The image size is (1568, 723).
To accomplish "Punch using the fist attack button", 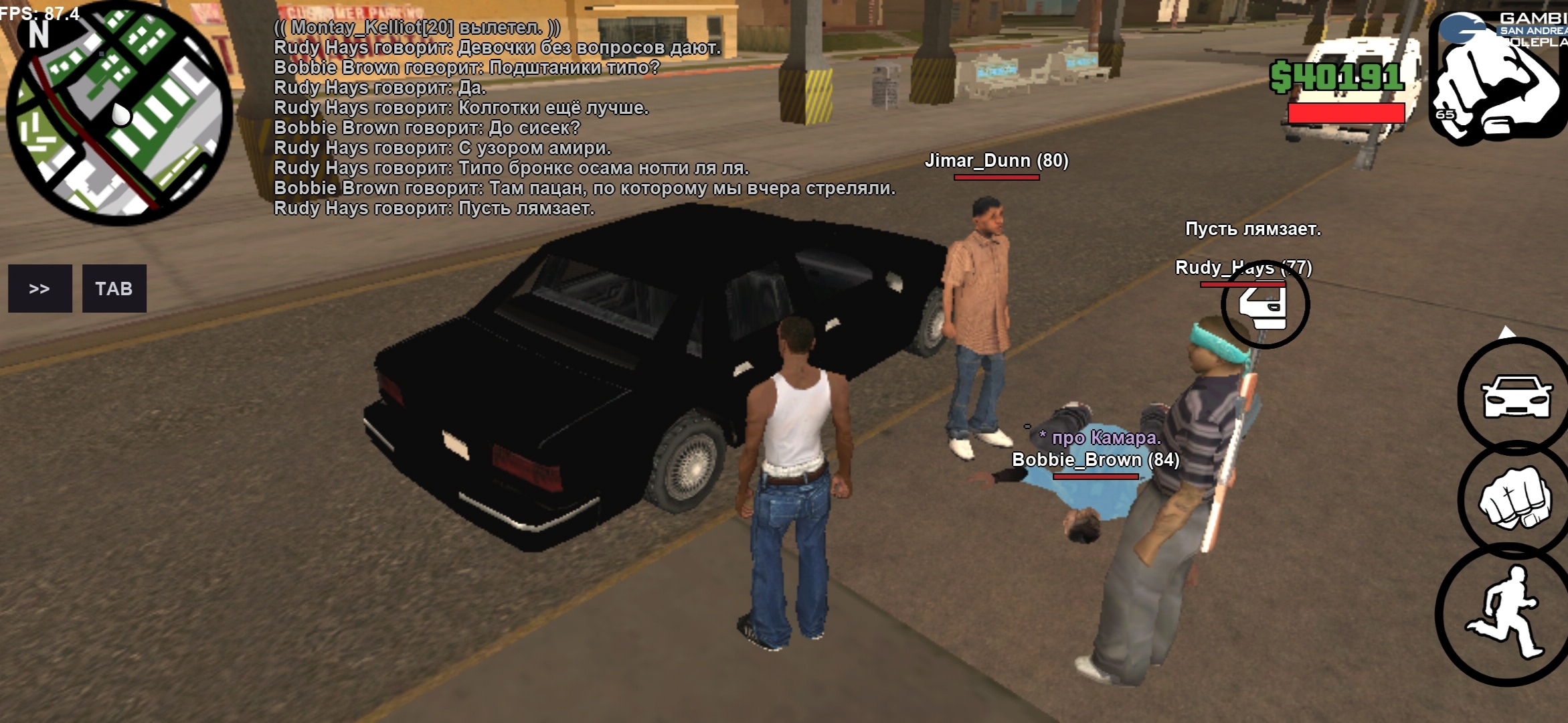I will (x=1514, y=499).
